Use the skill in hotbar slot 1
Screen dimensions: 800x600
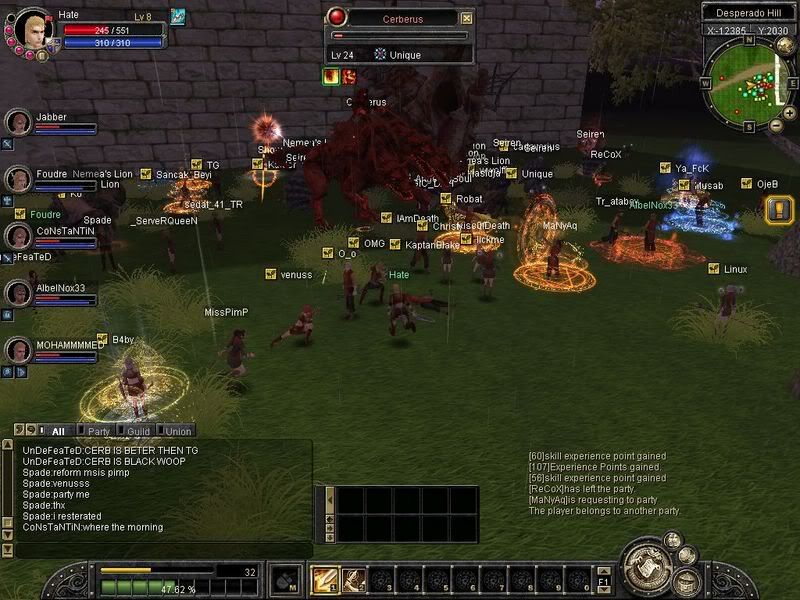pyautogui.click(x=325, y=580)
